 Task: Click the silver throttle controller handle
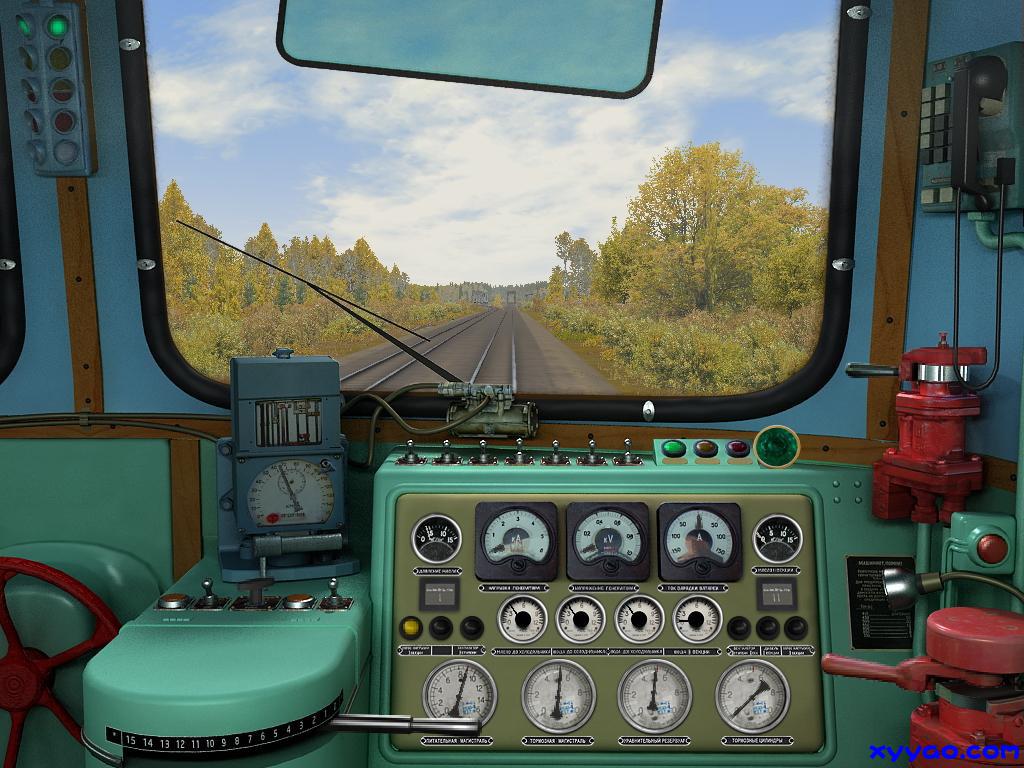click(x=375, y=723)
